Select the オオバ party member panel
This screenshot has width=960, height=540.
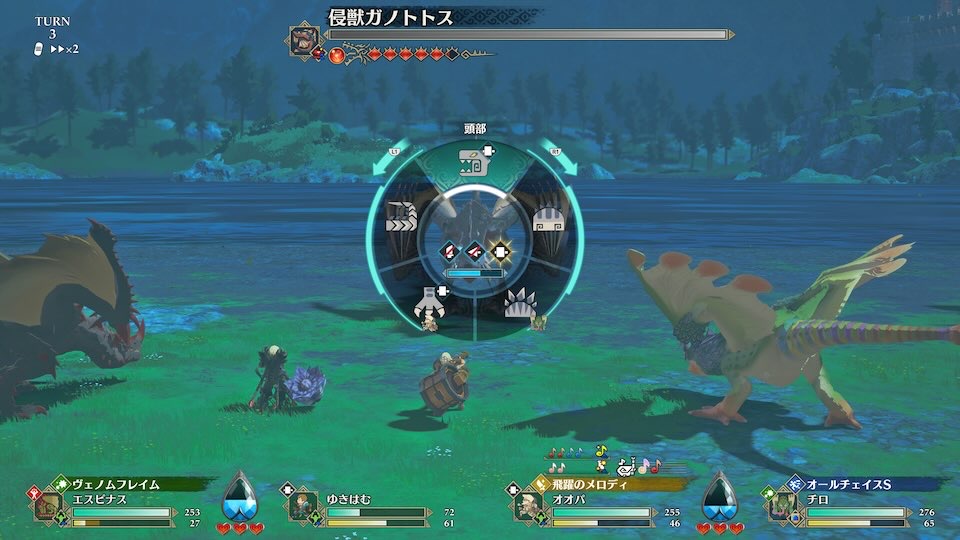590,503
